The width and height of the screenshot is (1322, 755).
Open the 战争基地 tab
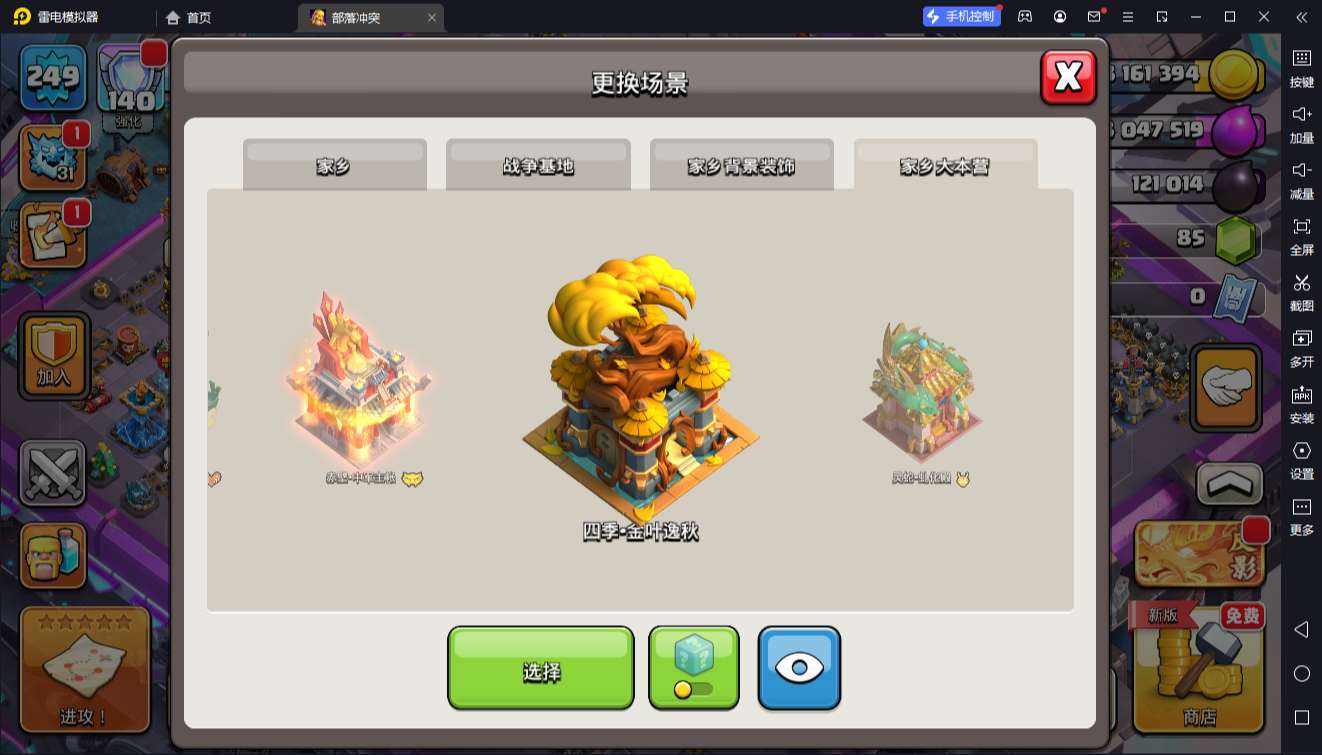tap(538, 165)
